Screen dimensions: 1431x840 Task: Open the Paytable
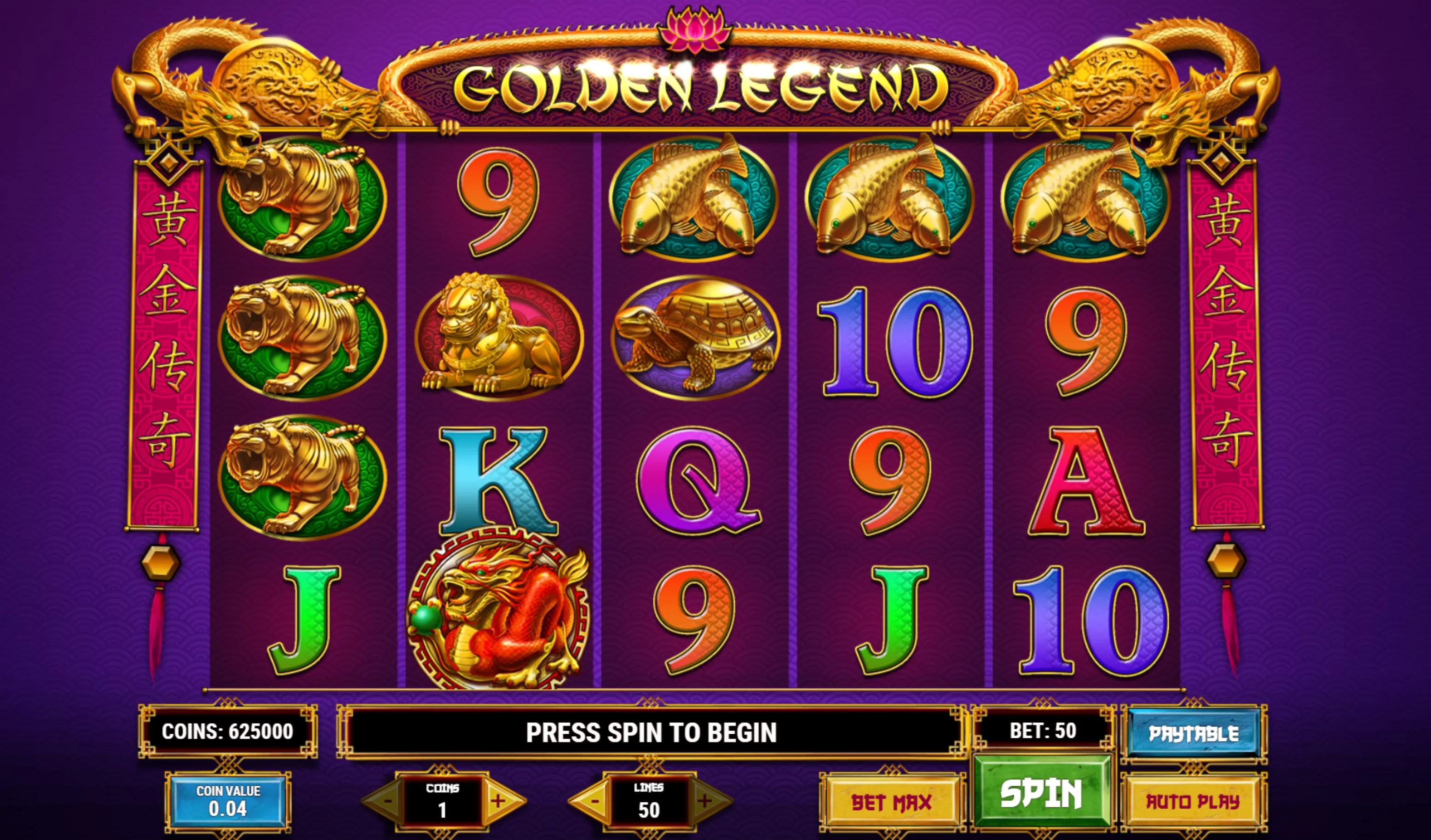[x=1193, y=733]
